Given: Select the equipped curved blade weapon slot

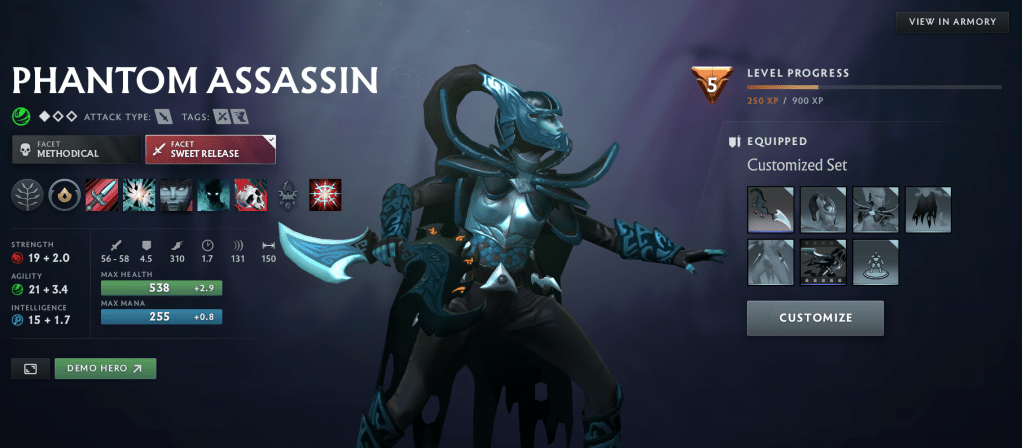Looking at the screenshot, I should 770,210.
